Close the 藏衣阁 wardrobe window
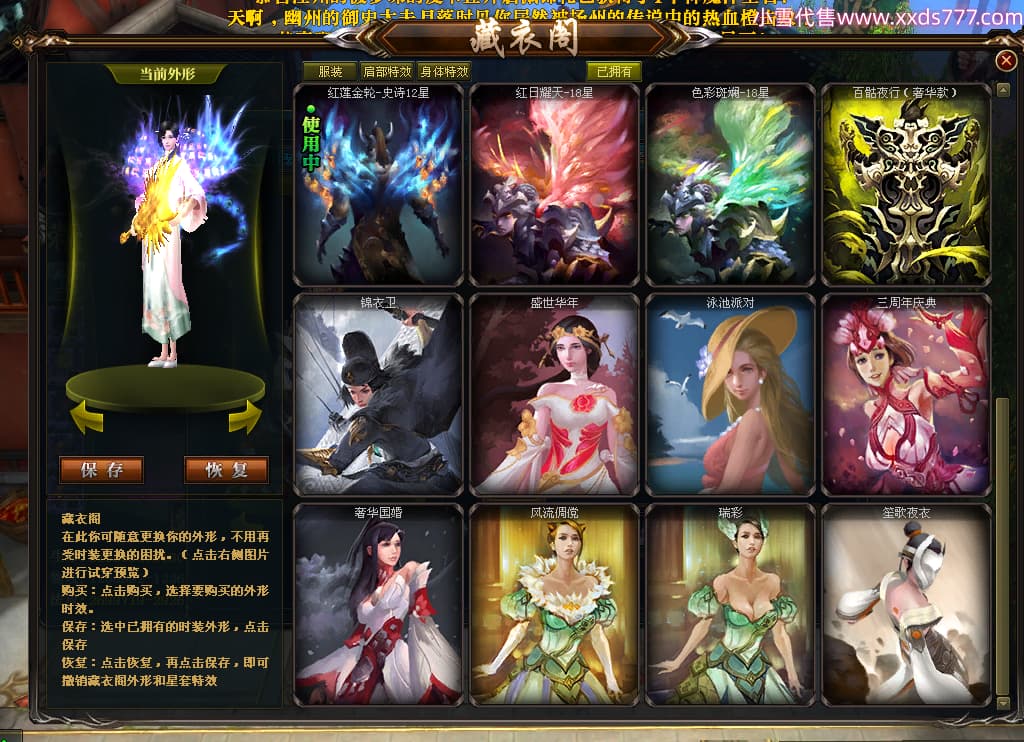This screenshot has width=1024, height=742. [1006, 61]
